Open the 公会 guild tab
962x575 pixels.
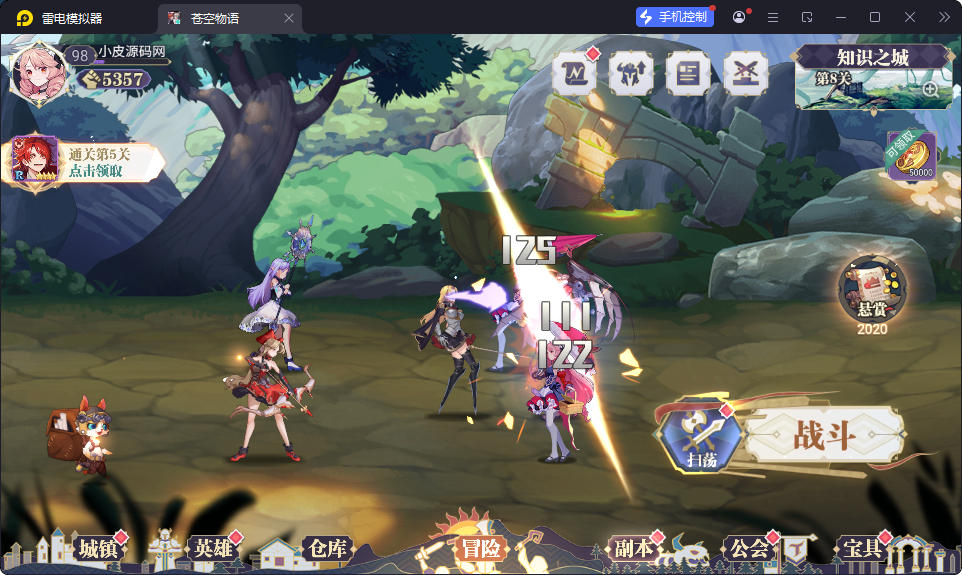click(749, 548)
